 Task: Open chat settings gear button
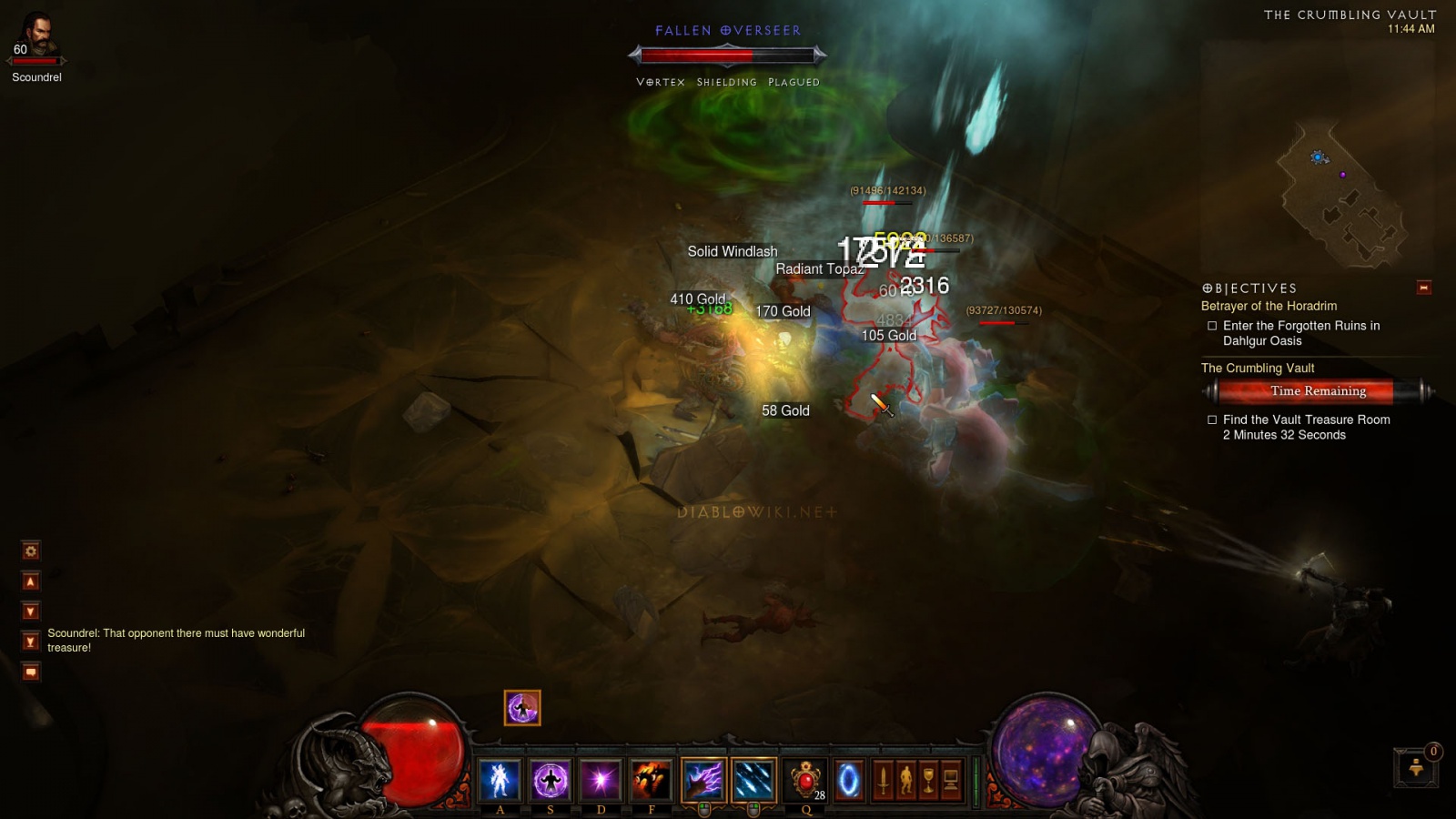coord(31,551)
